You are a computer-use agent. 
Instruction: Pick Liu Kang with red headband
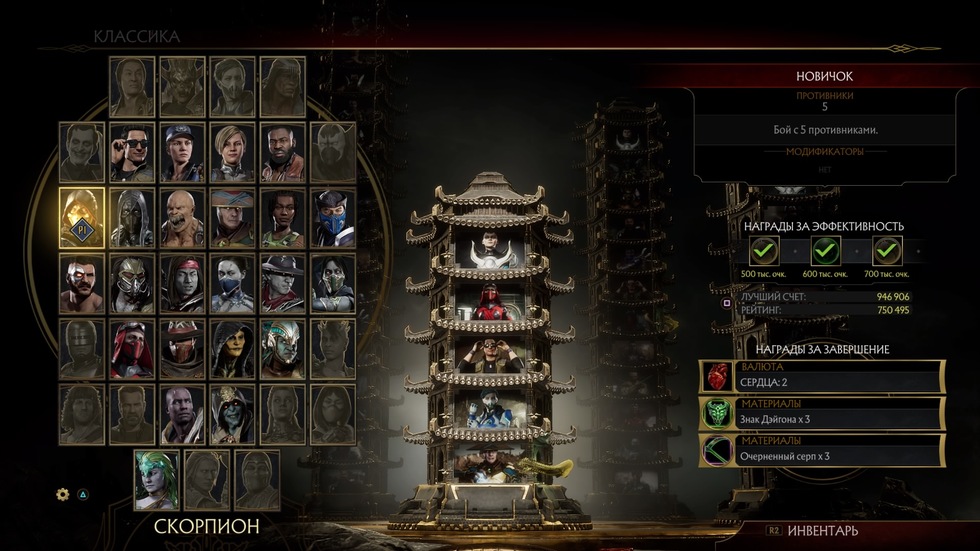(182, 281)
